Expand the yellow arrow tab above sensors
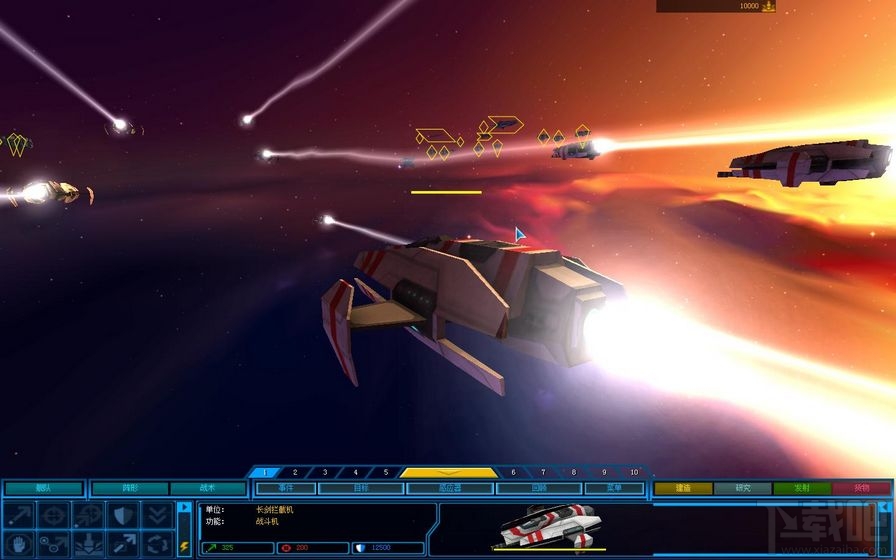 pyautogui.click(x=449, y=472)
